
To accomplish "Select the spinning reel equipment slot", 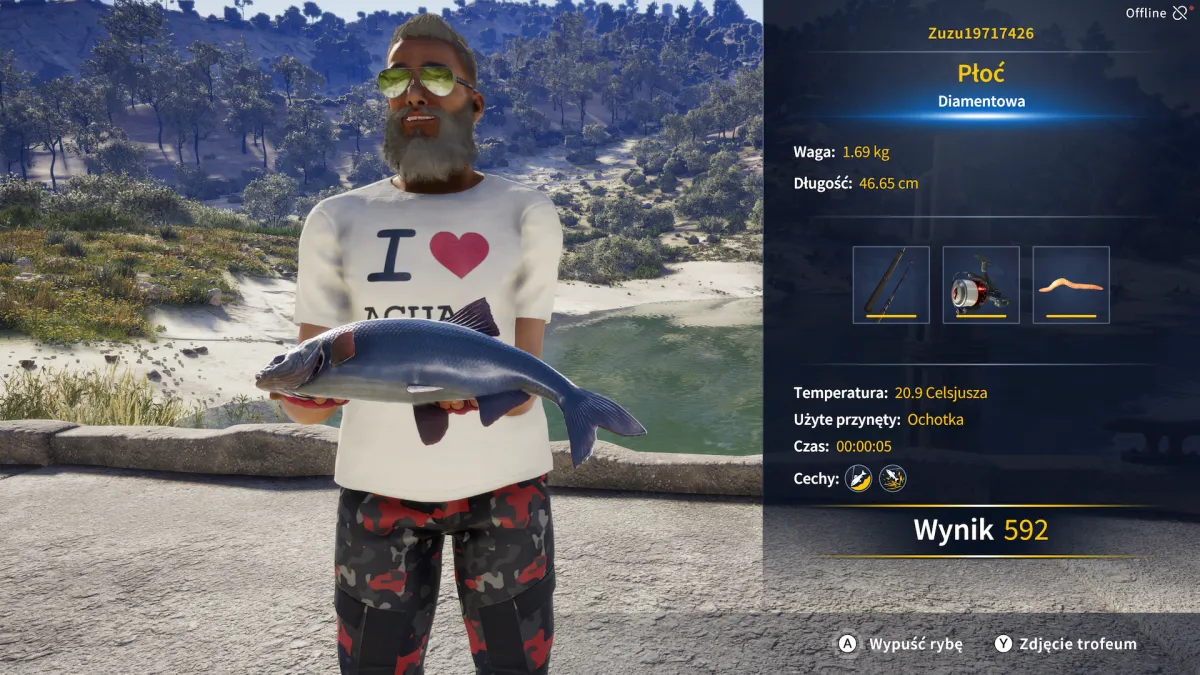I will tap(981, 285).
